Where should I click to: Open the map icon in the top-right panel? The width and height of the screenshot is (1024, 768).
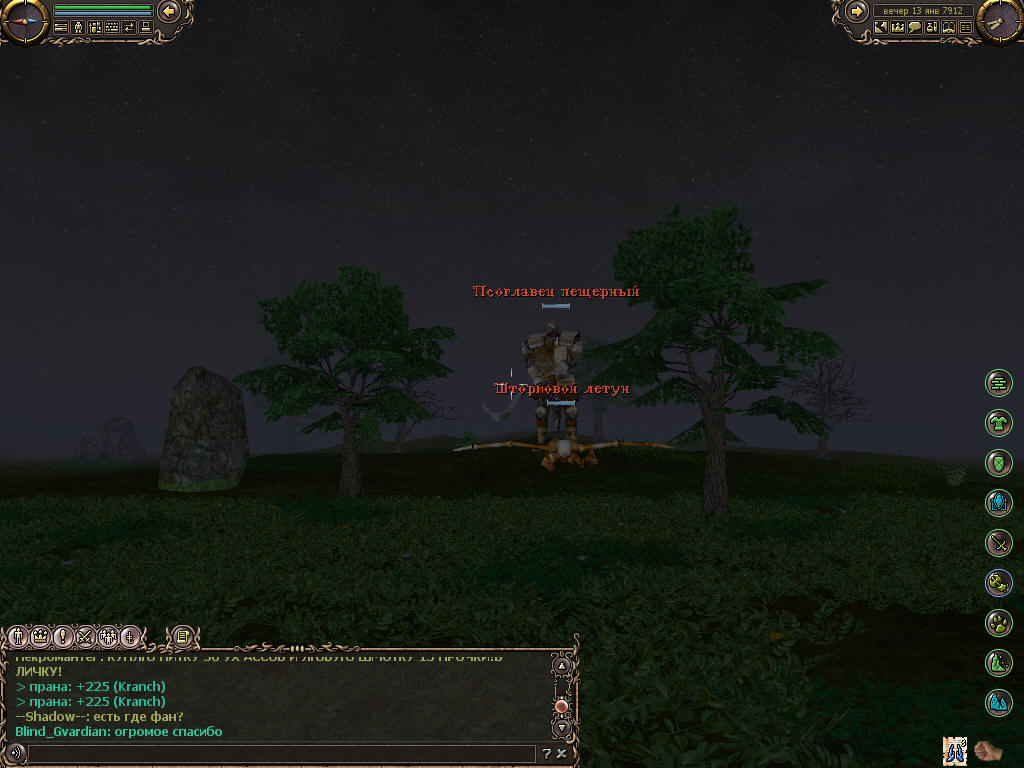click(881, 28)
